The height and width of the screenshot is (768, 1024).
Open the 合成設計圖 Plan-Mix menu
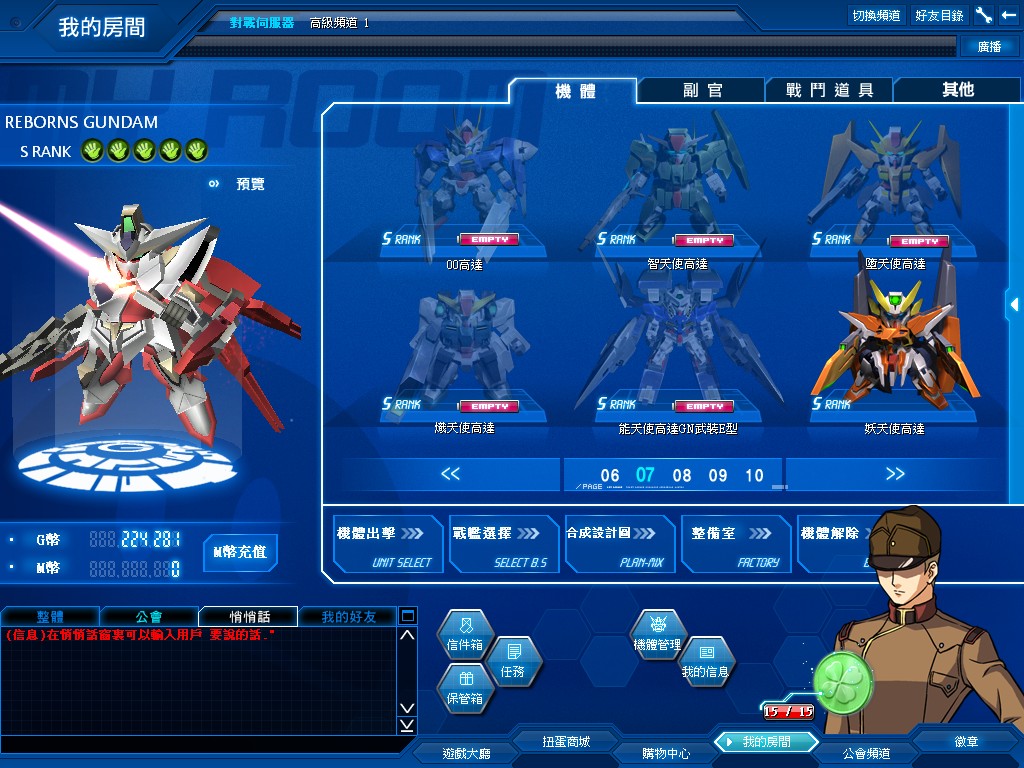[x=620, y=545]
